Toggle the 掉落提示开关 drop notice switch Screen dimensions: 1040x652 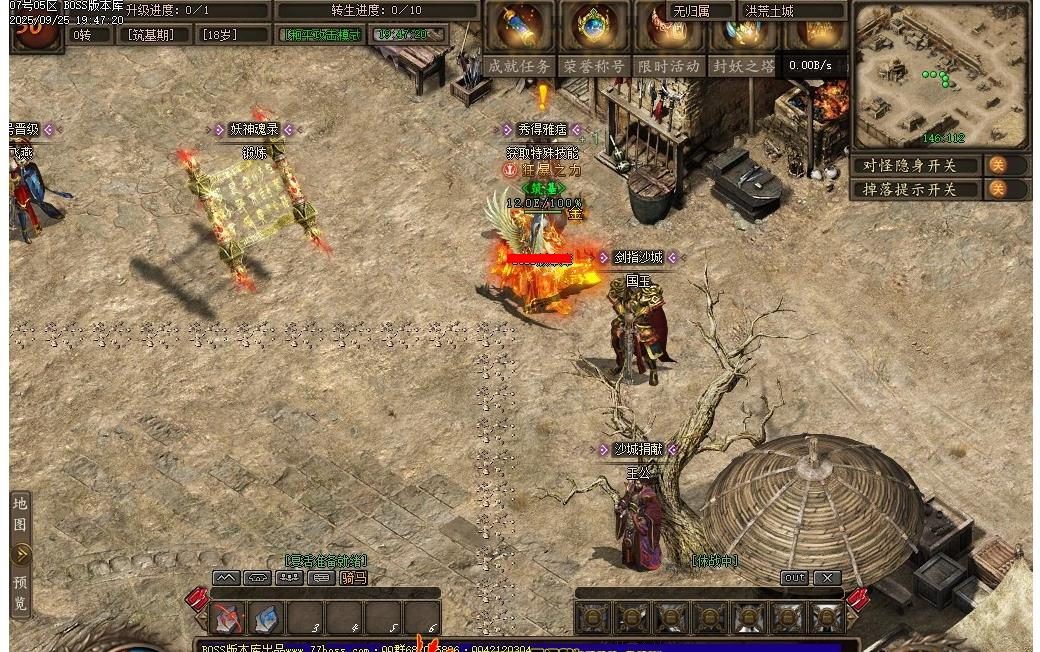pyautogui.click(x=997, y=189)
